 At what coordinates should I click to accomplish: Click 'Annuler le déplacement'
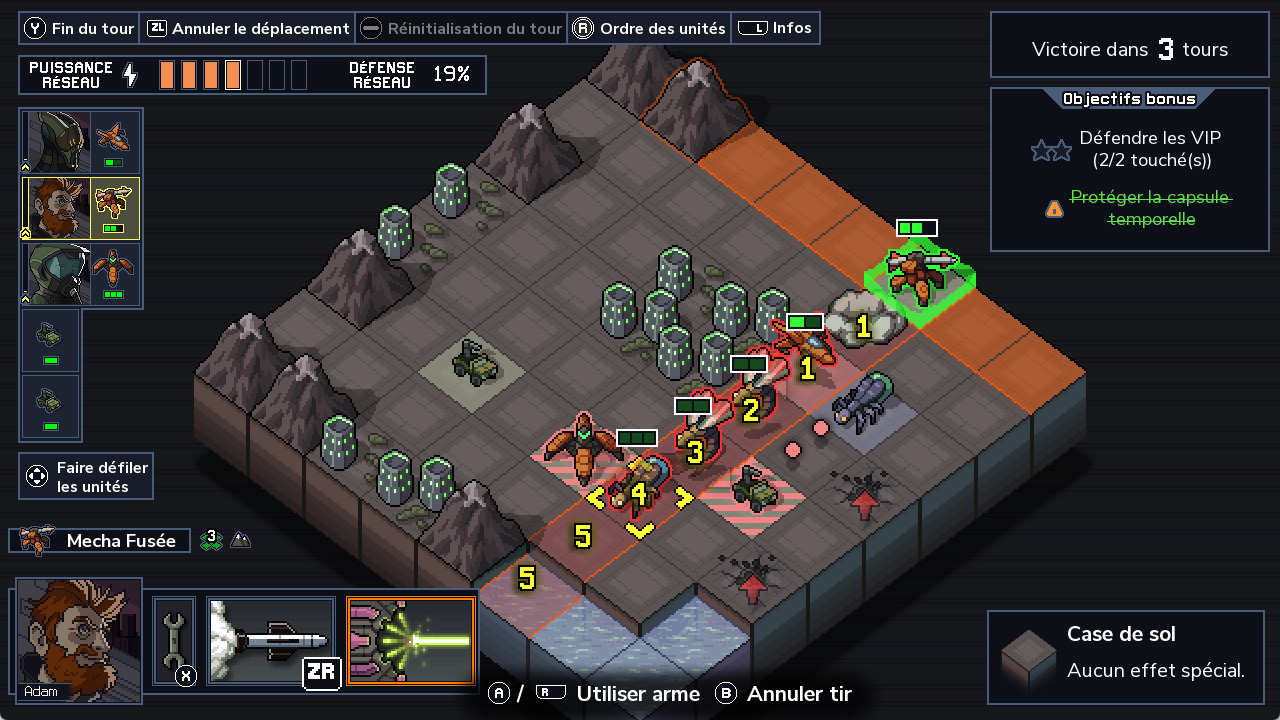(x=246, y=28)
